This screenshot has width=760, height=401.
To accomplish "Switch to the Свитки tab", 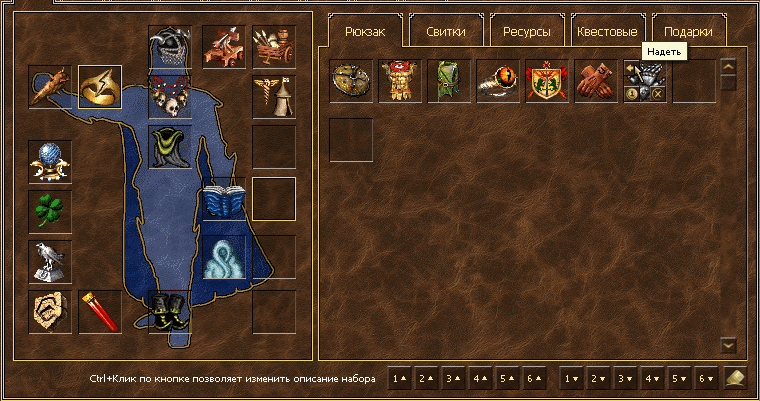I will tap(444, 31).
